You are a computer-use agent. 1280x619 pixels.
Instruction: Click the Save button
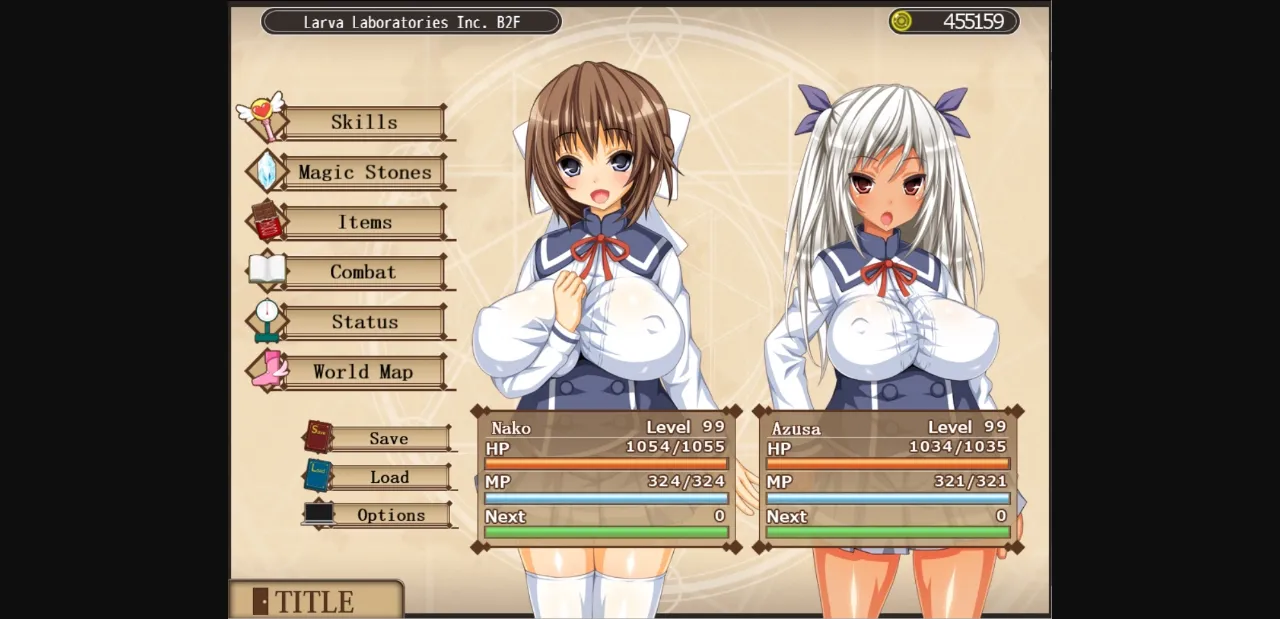[x=389, y=439]
